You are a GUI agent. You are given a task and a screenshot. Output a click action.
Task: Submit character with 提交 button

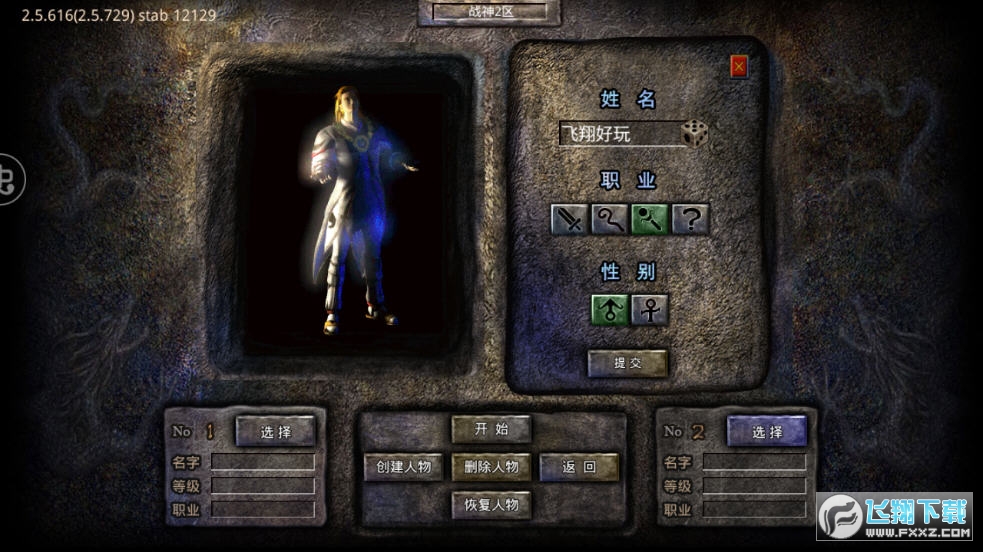pyautogui.click(x=627, y=363)
